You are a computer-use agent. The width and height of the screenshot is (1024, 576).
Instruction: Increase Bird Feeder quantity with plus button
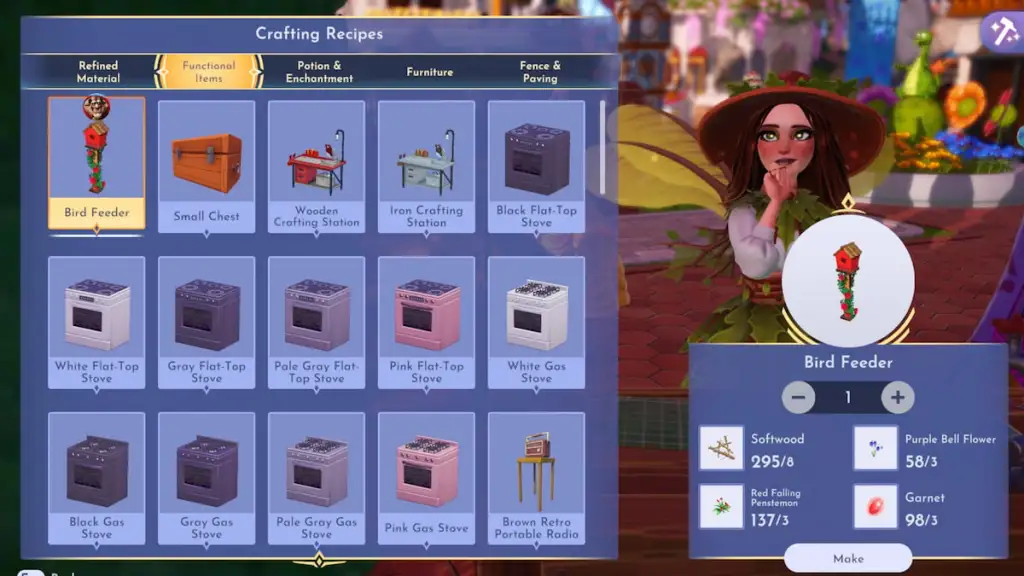tap(897, 397)
